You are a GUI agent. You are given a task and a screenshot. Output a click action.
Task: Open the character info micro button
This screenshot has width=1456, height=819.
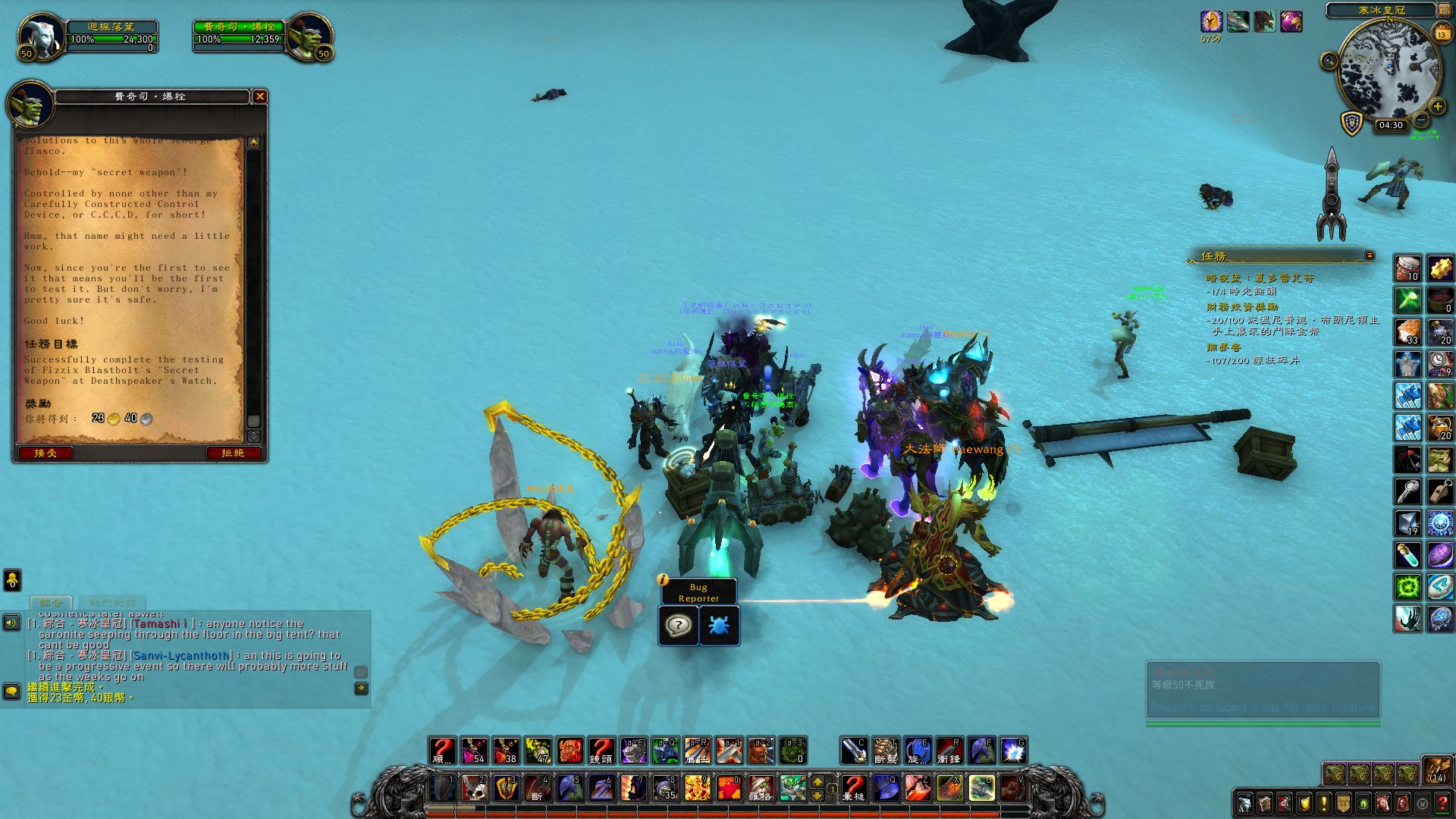click(1245, 803)
